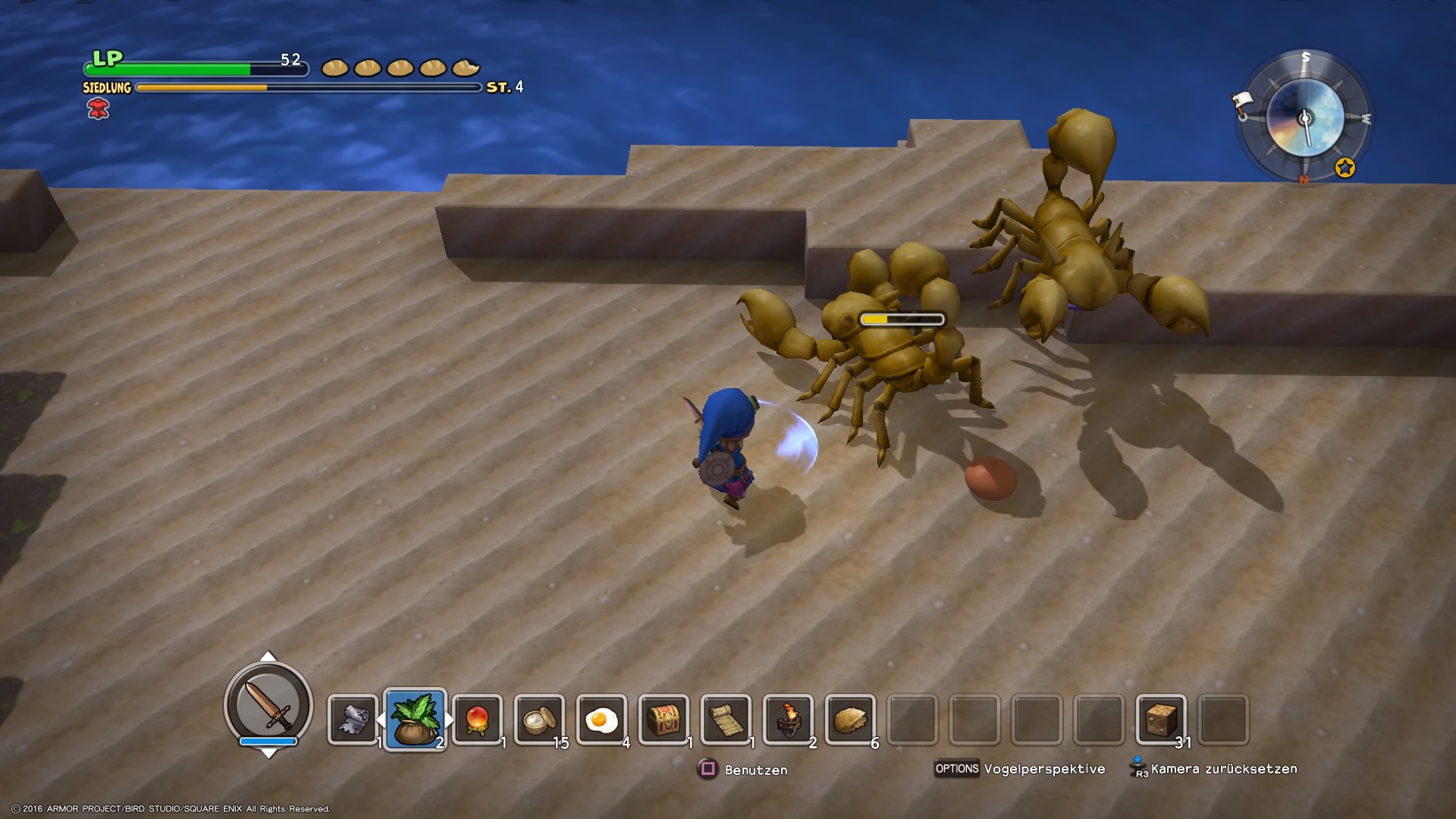Image resolution: width=1456 pixels, height=819 pixels.
Task: Pick the wall torch hotbar slot
Action: 789,720
